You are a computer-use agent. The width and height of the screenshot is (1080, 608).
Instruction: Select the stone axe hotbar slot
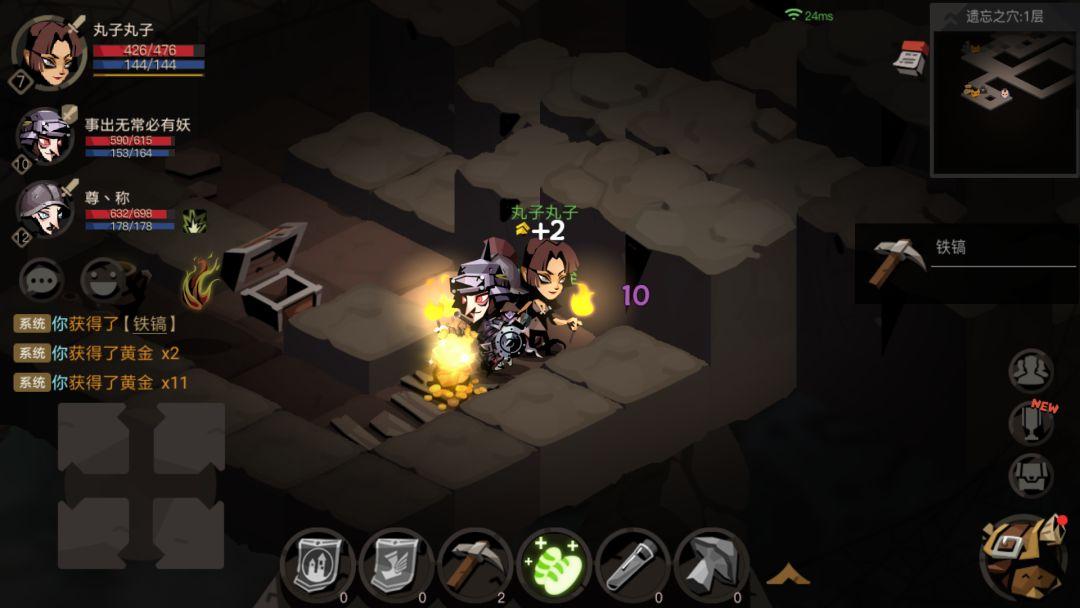[x=712, y=566]
